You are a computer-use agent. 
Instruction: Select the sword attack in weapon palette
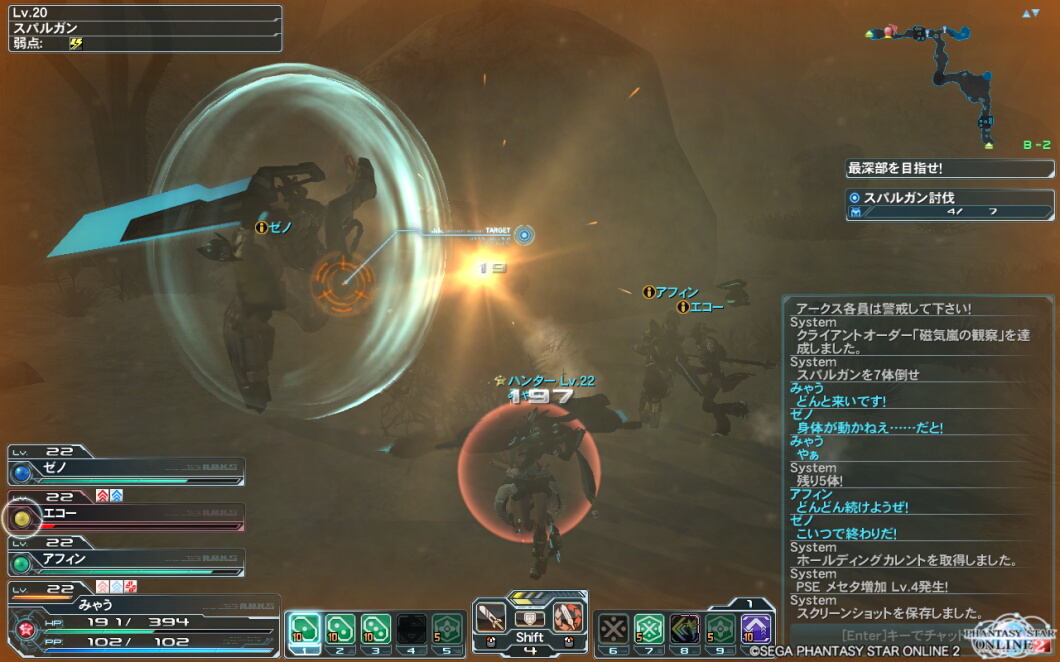[491, 618]
